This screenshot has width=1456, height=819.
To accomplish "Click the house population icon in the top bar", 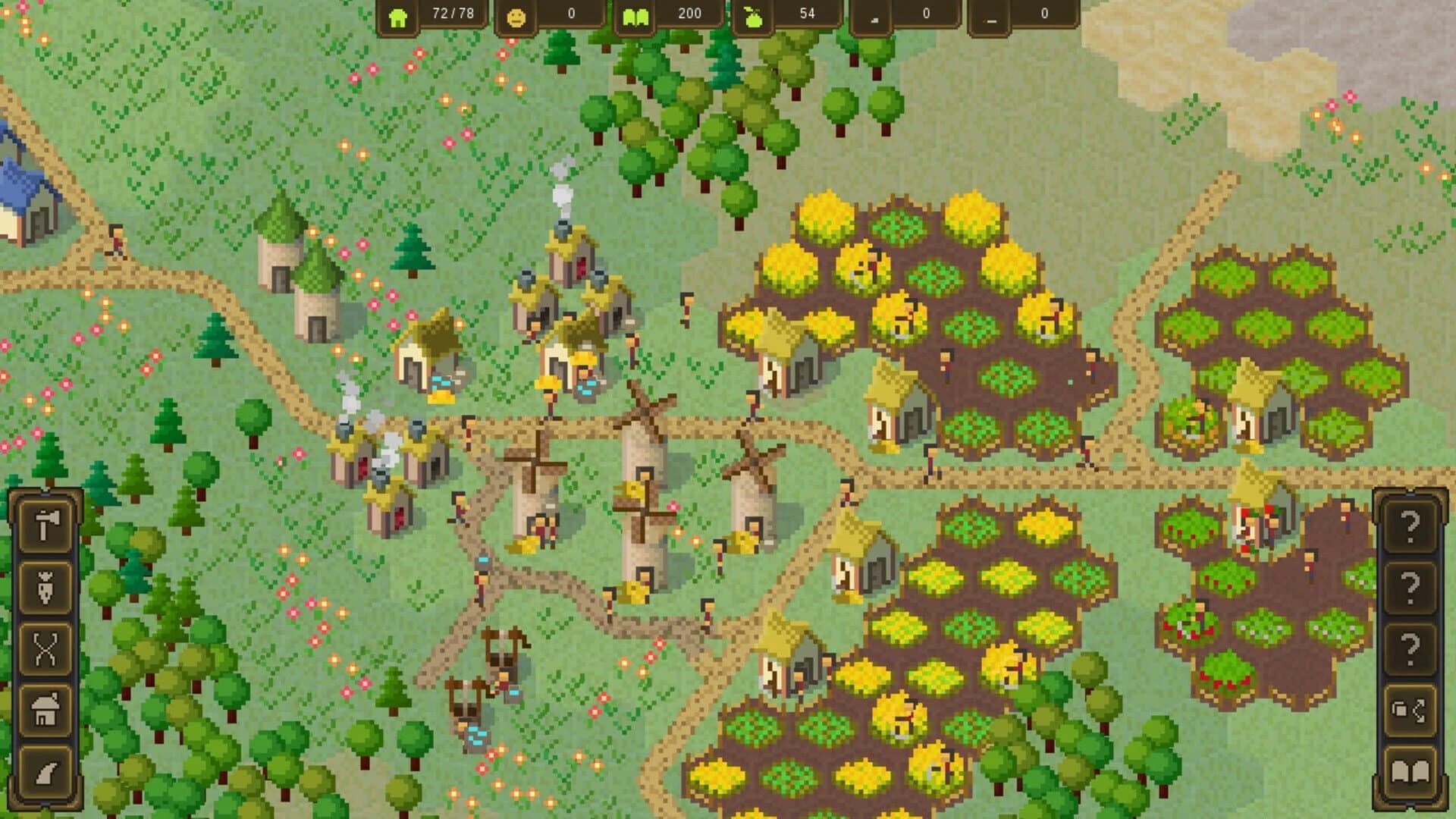I will tap(400, 16).
